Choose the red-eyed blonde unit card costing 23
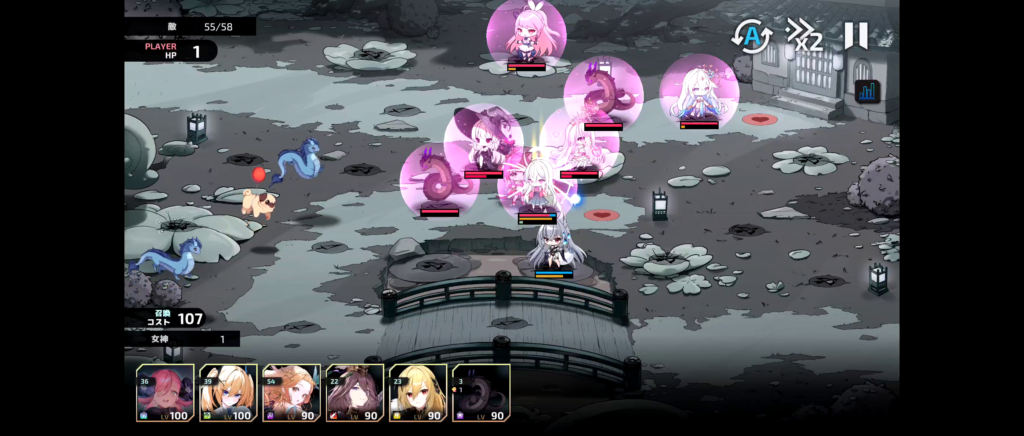The height and width of the screenshot is (436, 1024). (x=418, y=392)
